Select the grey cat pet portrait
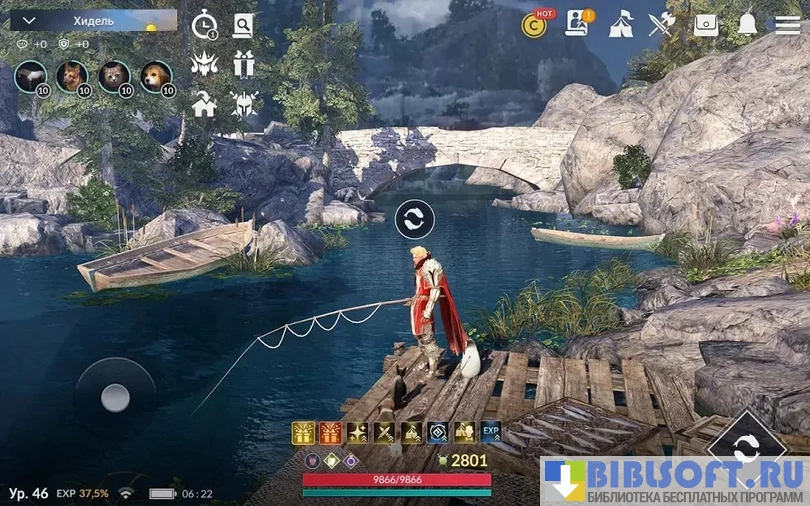The image size is (810, 506). pyautogui.click(x=113, y=75)
